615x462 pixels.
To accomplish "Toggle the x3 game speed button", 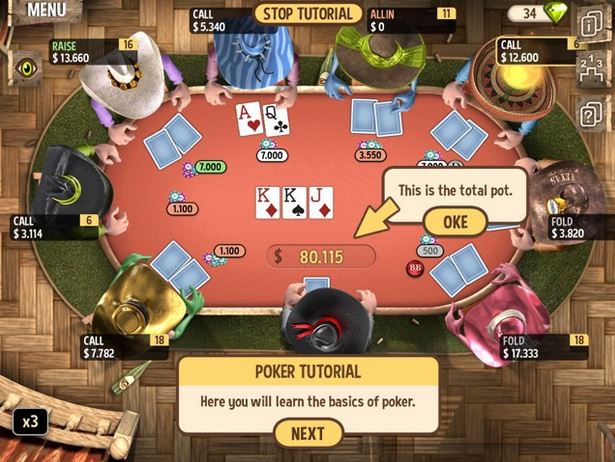I will coord(29,420).
